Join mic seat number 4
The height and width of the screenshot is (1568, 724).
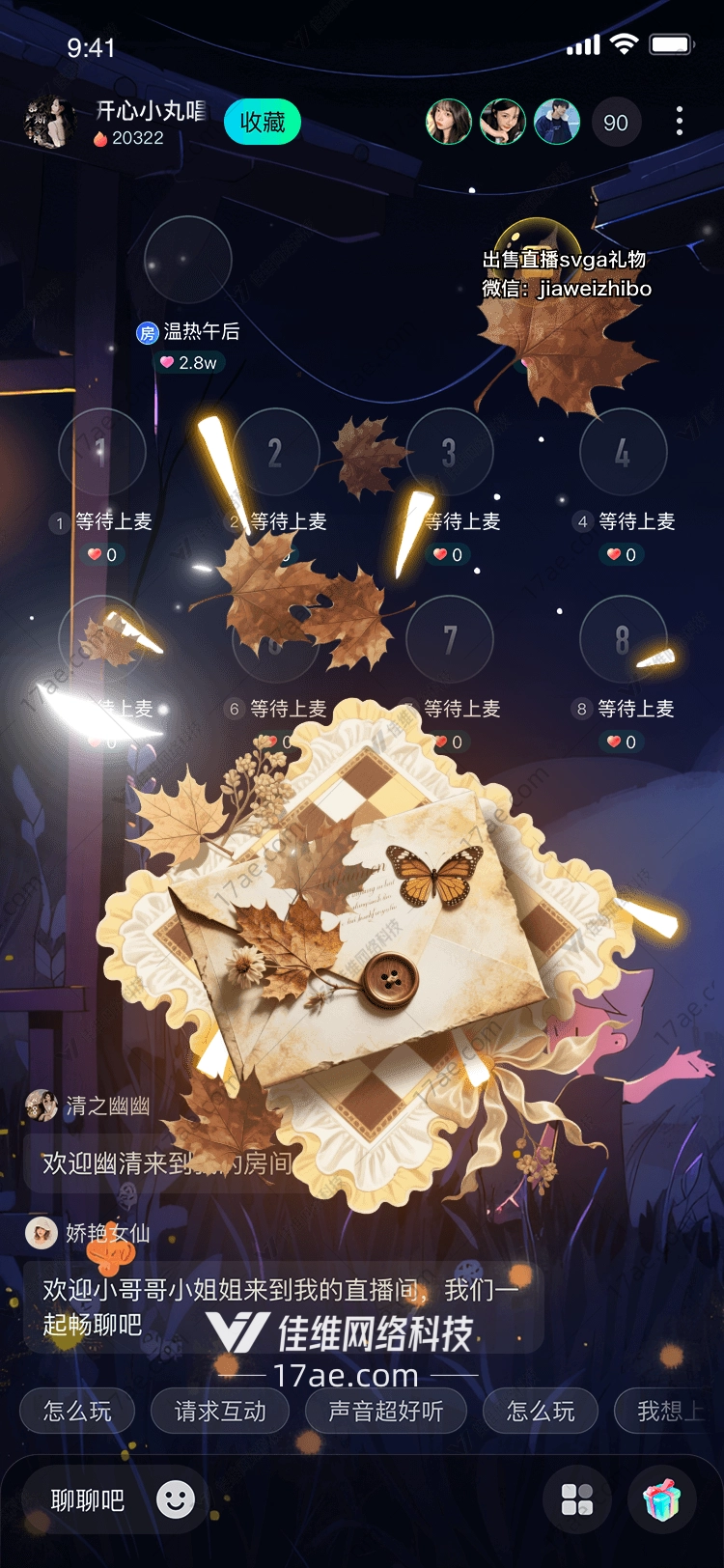pyautogui.click(x=623, y=452)
